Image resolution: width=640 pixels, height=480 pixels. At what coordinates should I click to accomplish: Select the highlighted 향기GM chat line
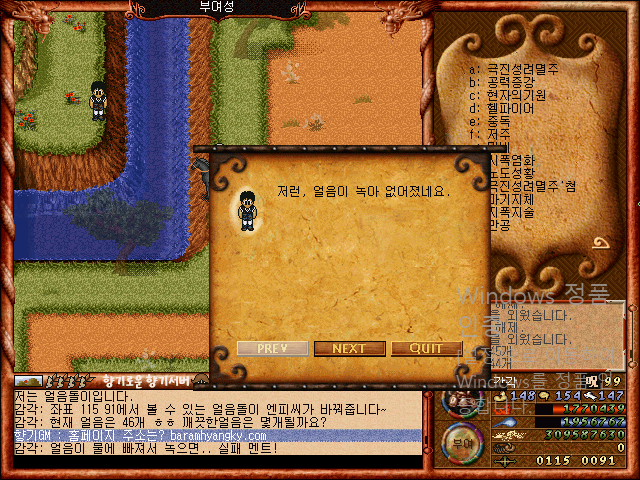pyautogui.click(x=217, y=436)
